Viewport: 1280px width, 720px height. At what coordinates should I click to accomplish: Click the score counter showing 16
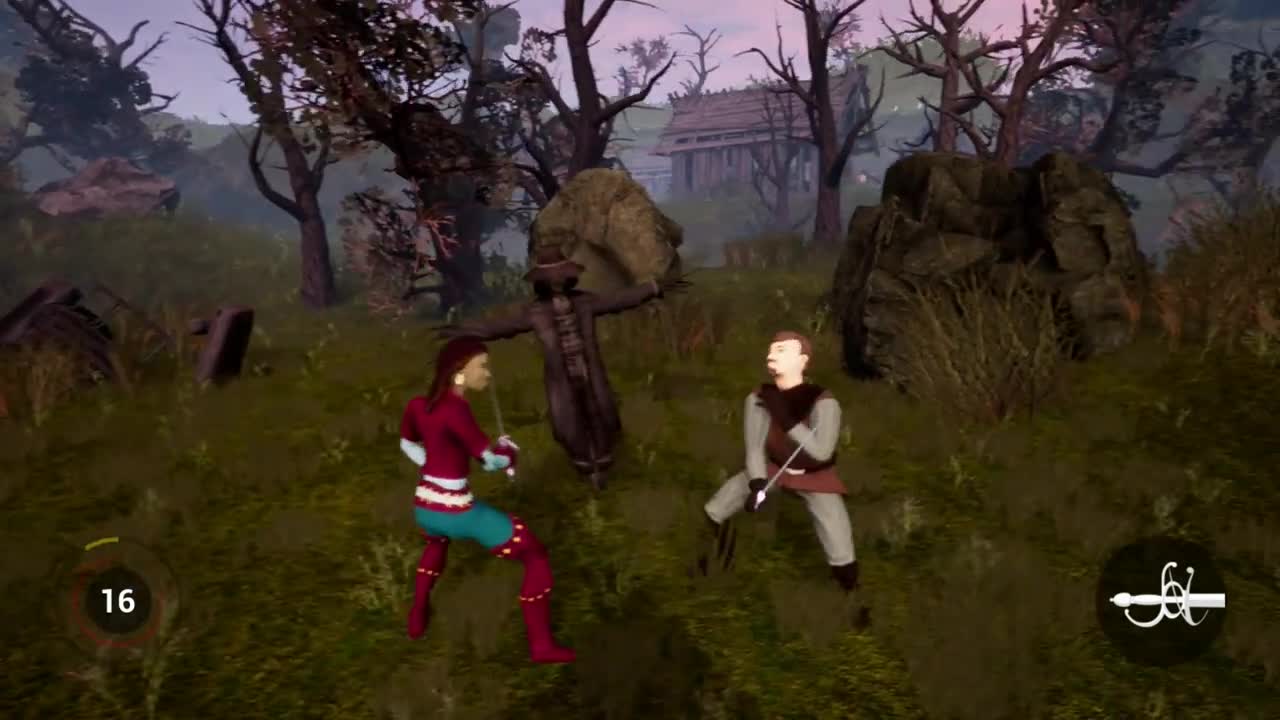pos(118,602)
